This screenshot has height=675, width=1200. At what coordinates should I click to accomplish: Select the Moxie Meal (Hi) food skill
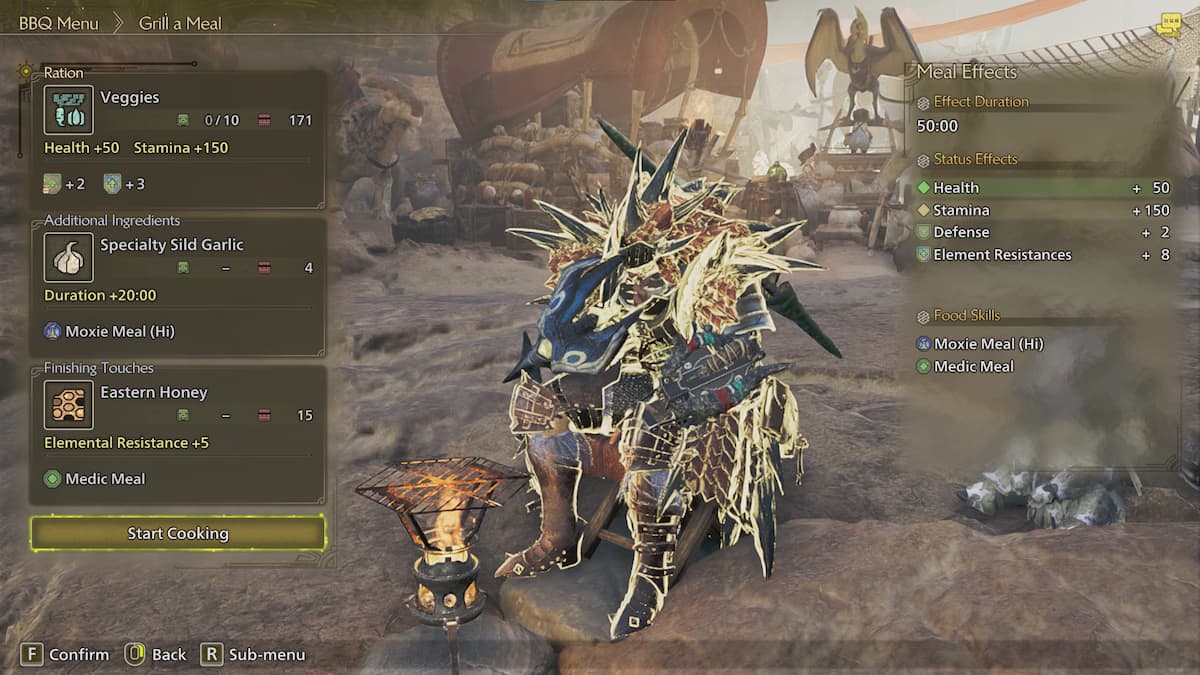pyautogui.click(x=988, y=344)
